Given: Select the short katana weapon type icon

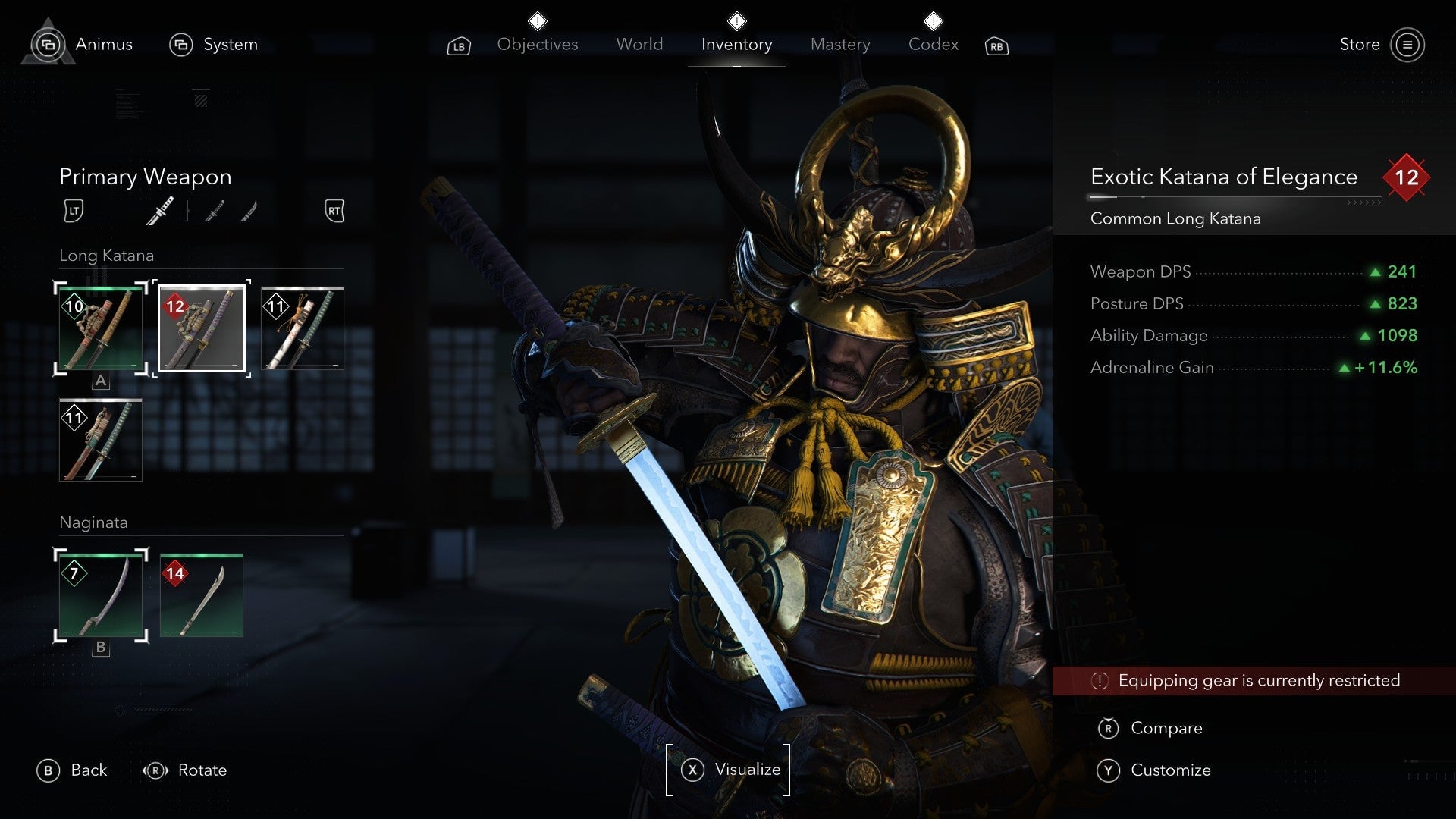Looking at the screenshot, I should click(x=215, y=211).
